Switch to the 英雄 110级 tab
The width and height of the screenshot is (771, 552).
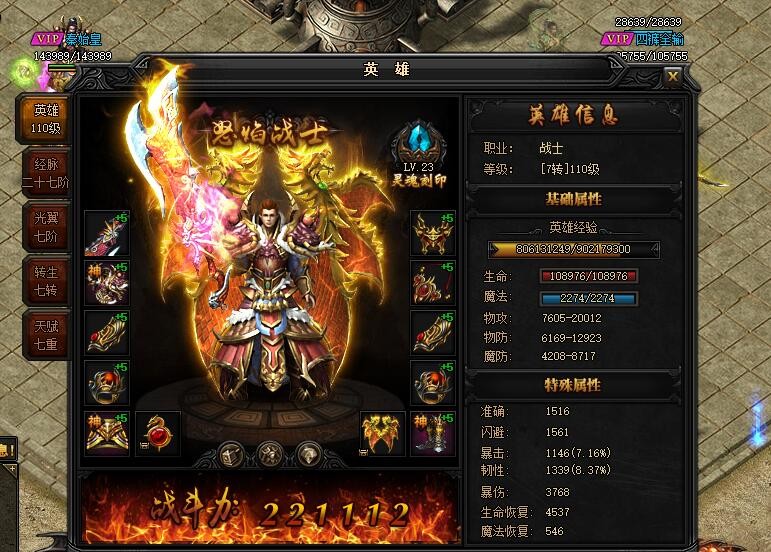coord(46,119)
